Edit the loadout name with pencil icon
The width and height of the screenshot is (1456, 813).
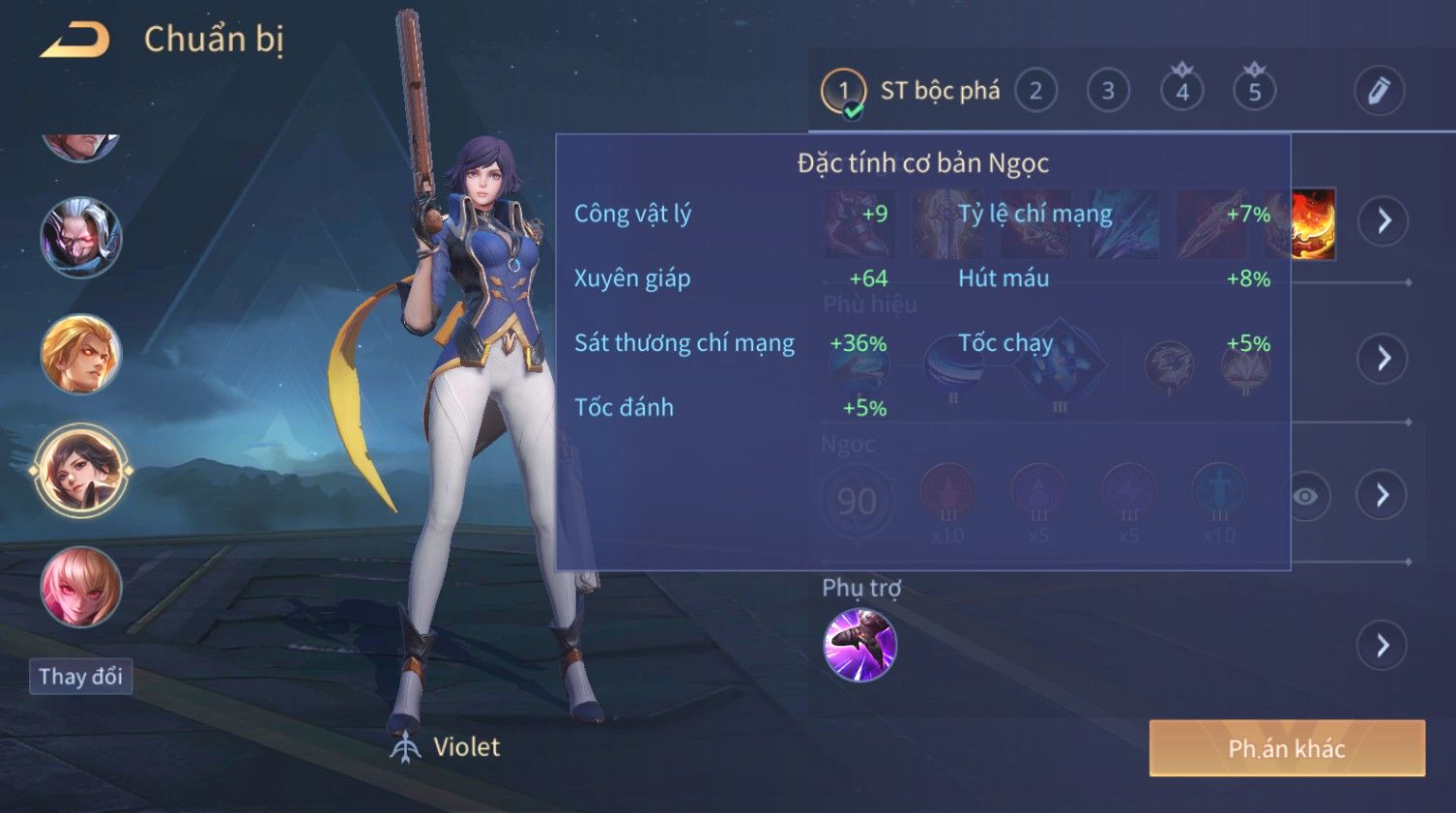pyautogui.click(x=1378, y=91)
